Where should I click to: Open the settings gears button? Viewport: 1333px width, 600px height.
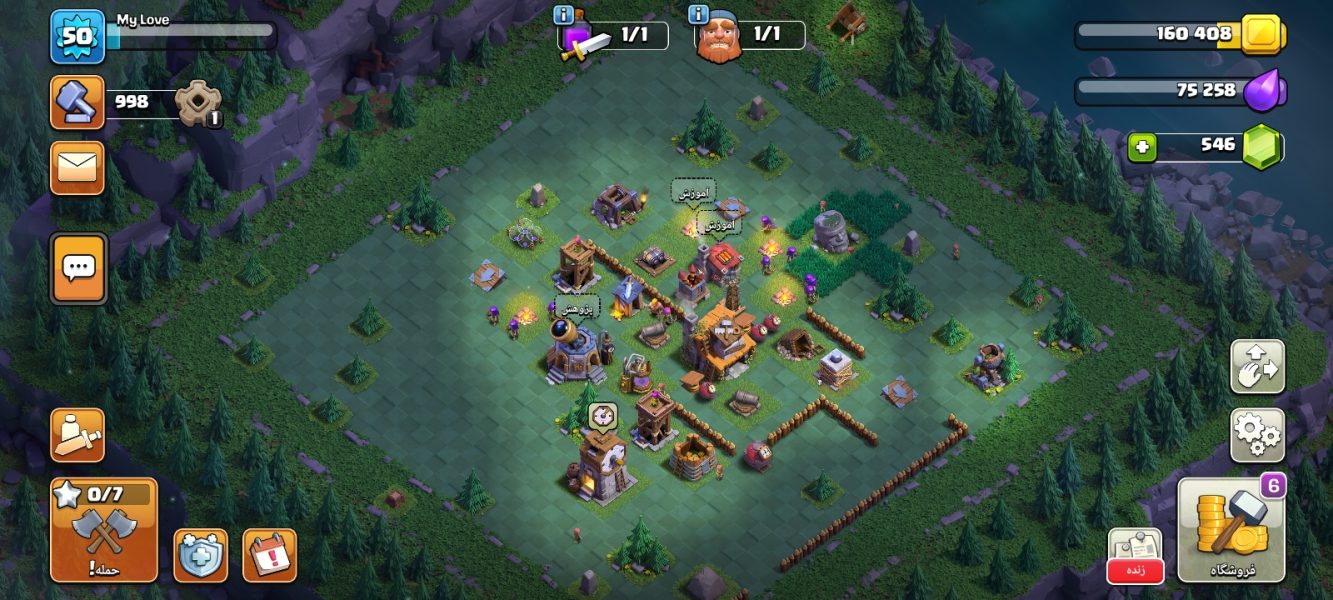(x=1257, y=434)
